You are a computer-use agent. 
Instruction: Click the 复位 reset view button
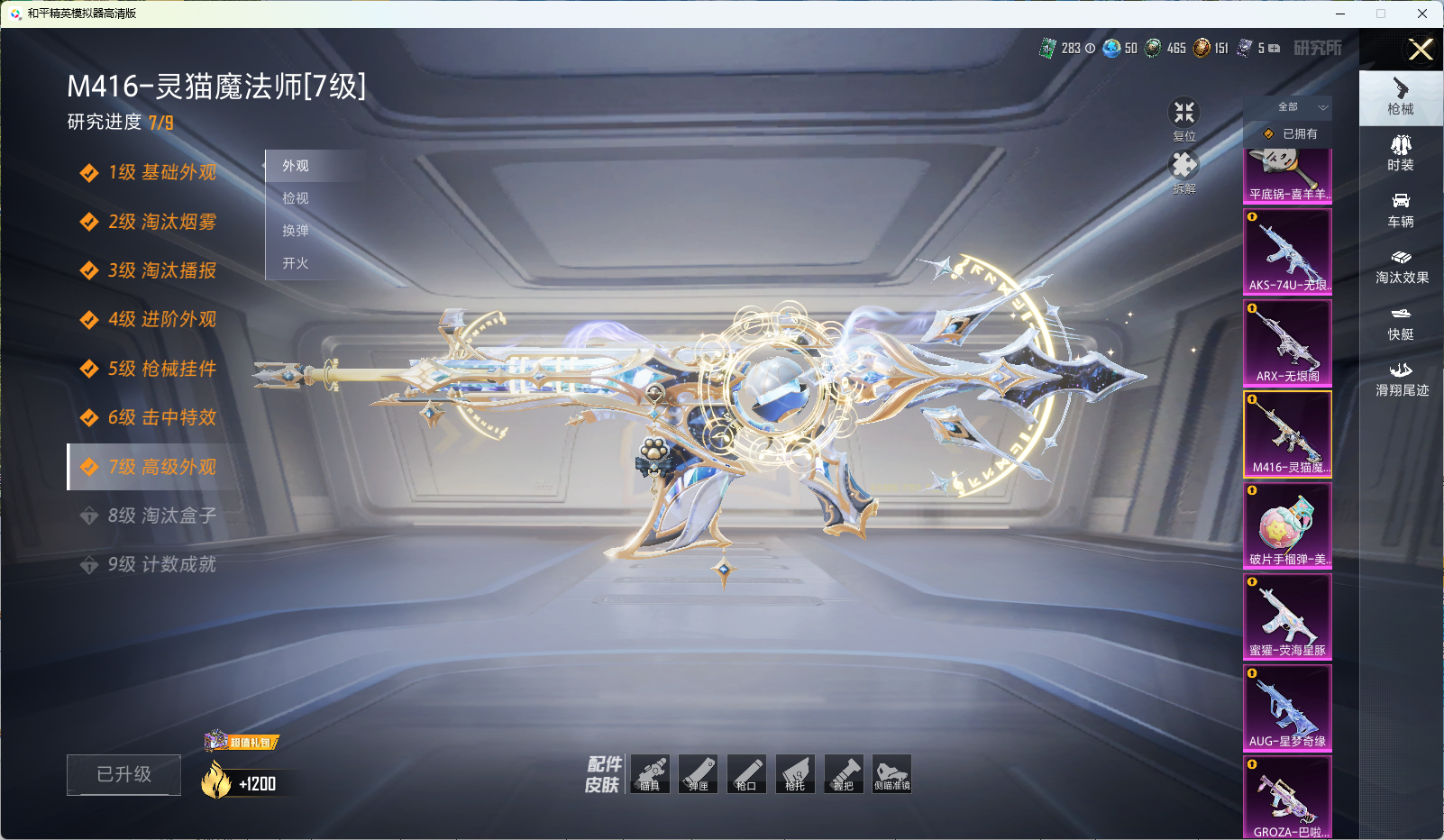tap(1184, 119)
